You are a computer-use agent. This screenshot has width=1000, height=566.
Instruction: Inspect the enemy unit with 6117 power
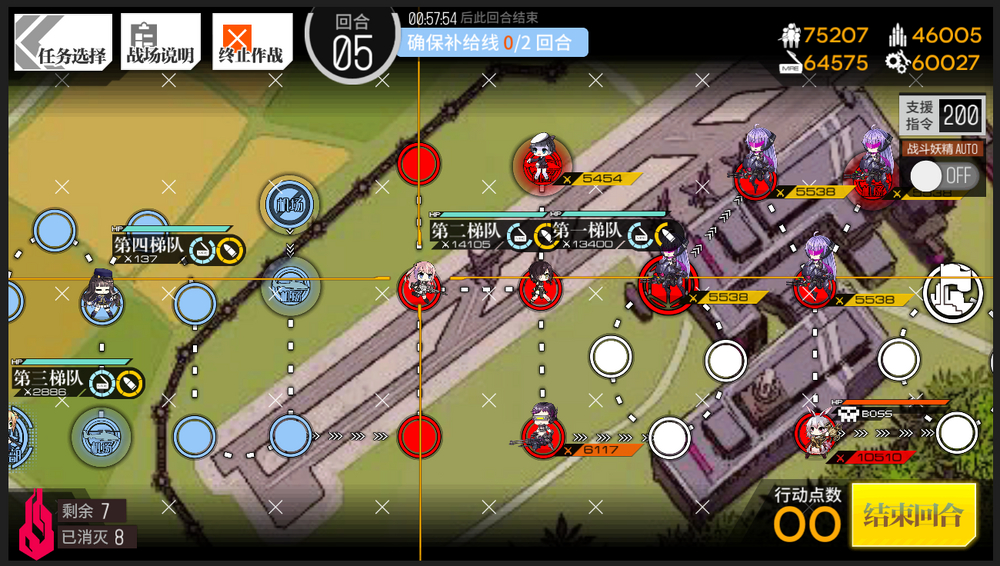point(541,430)
